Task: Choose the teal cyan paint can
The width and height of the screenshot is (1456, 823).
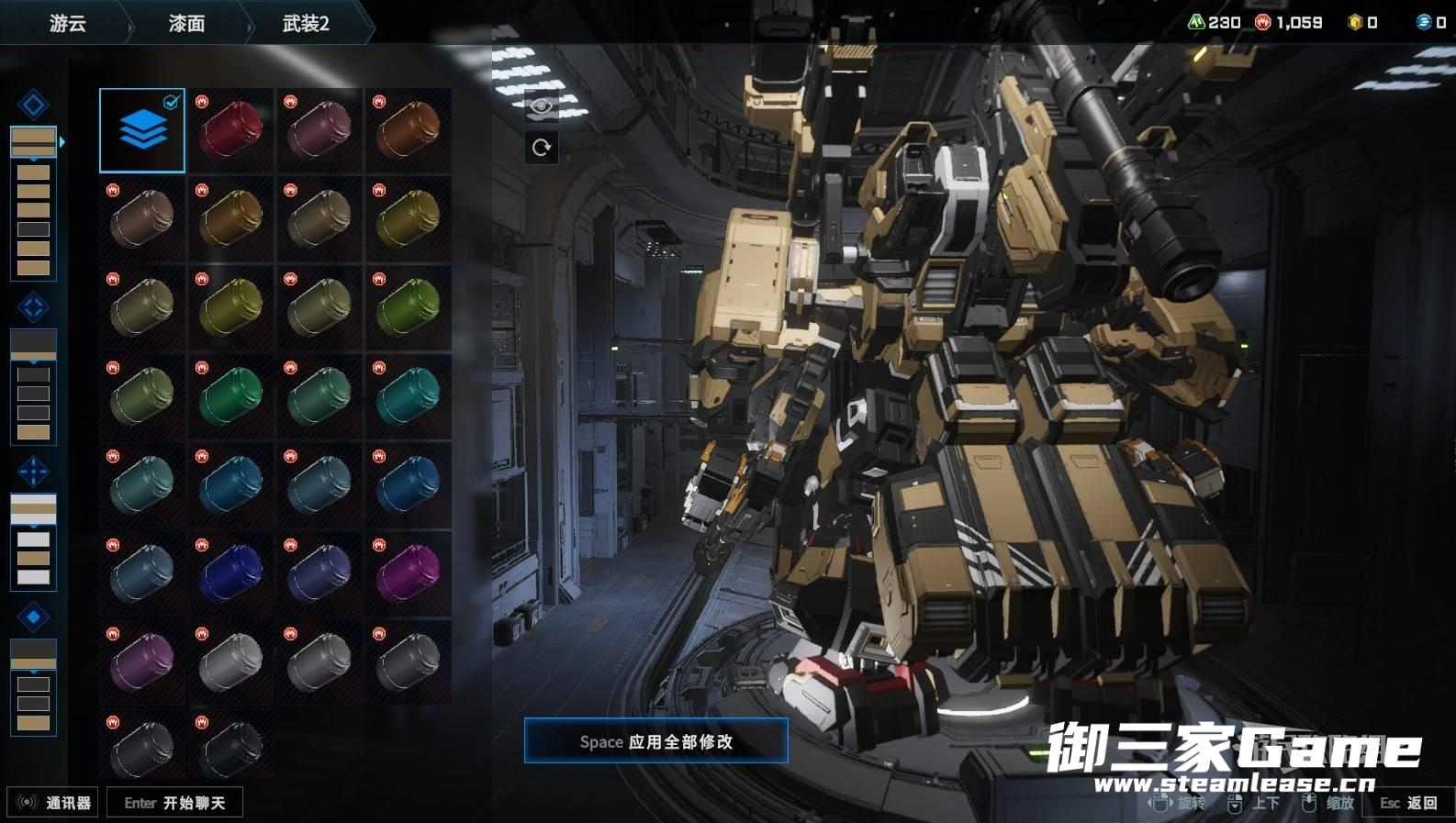Action: point(409,396)
